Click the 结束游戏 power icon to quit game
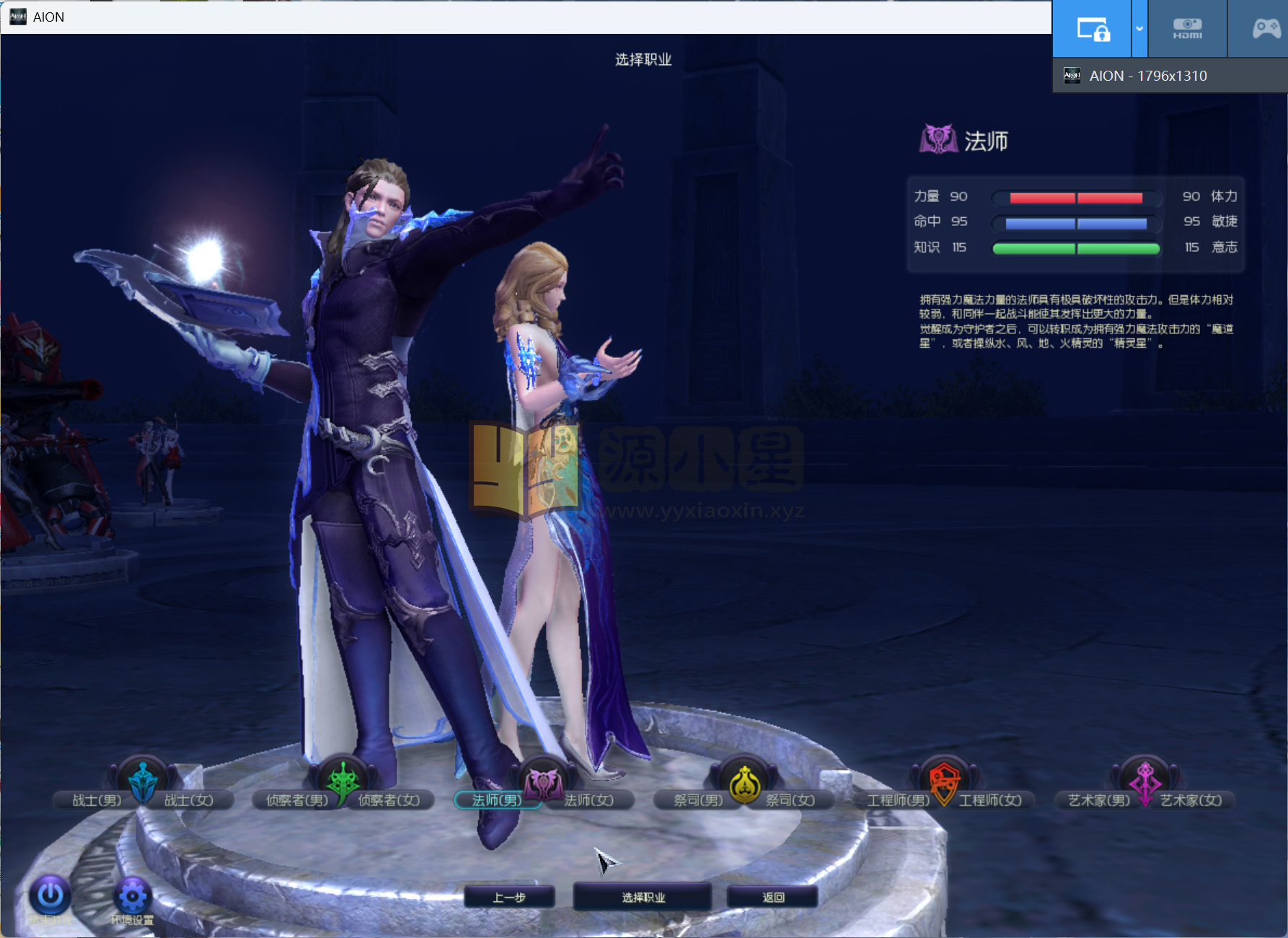 tap(48, 895)
